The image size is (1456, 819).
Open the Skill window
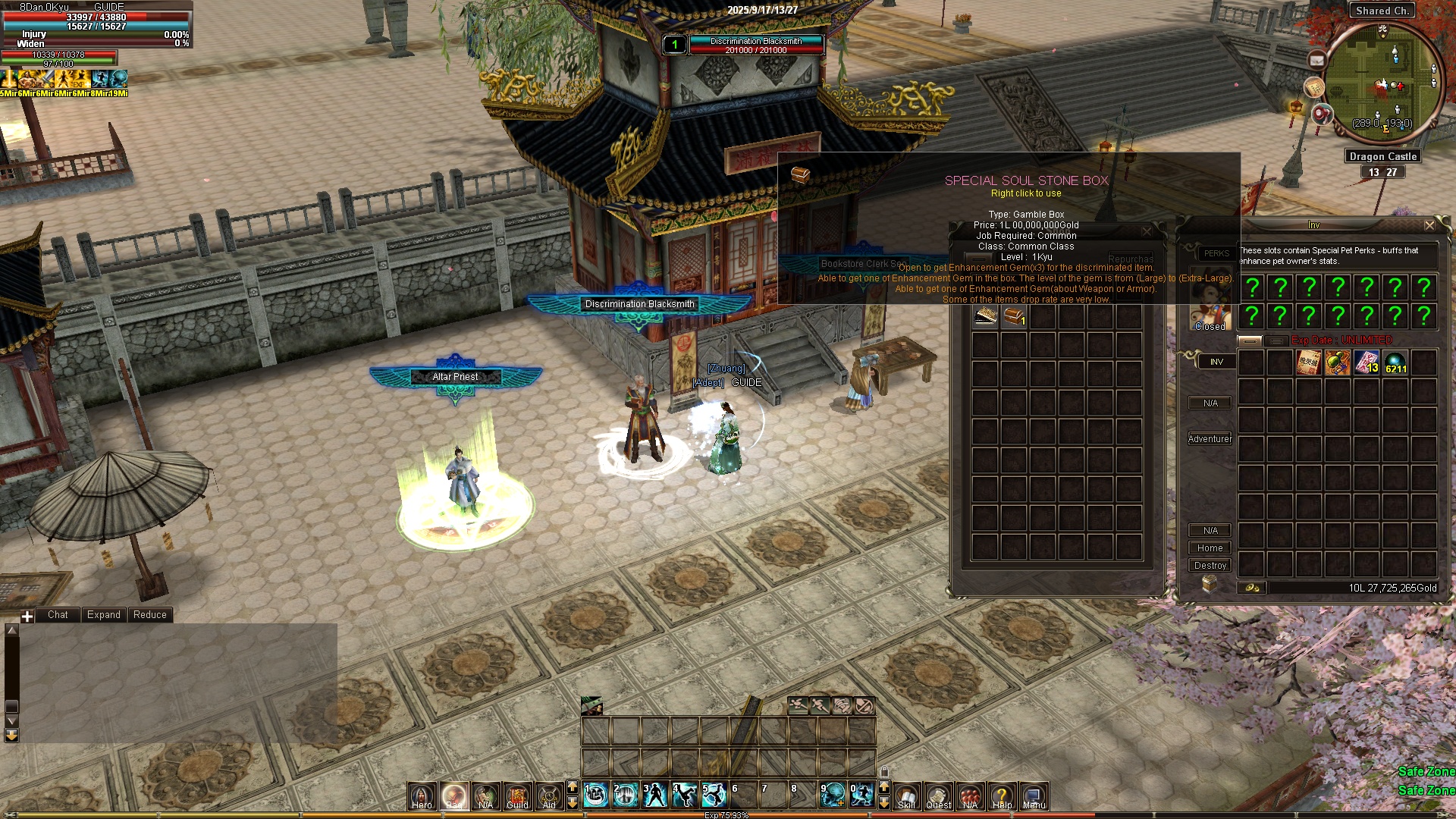point(906,795)
